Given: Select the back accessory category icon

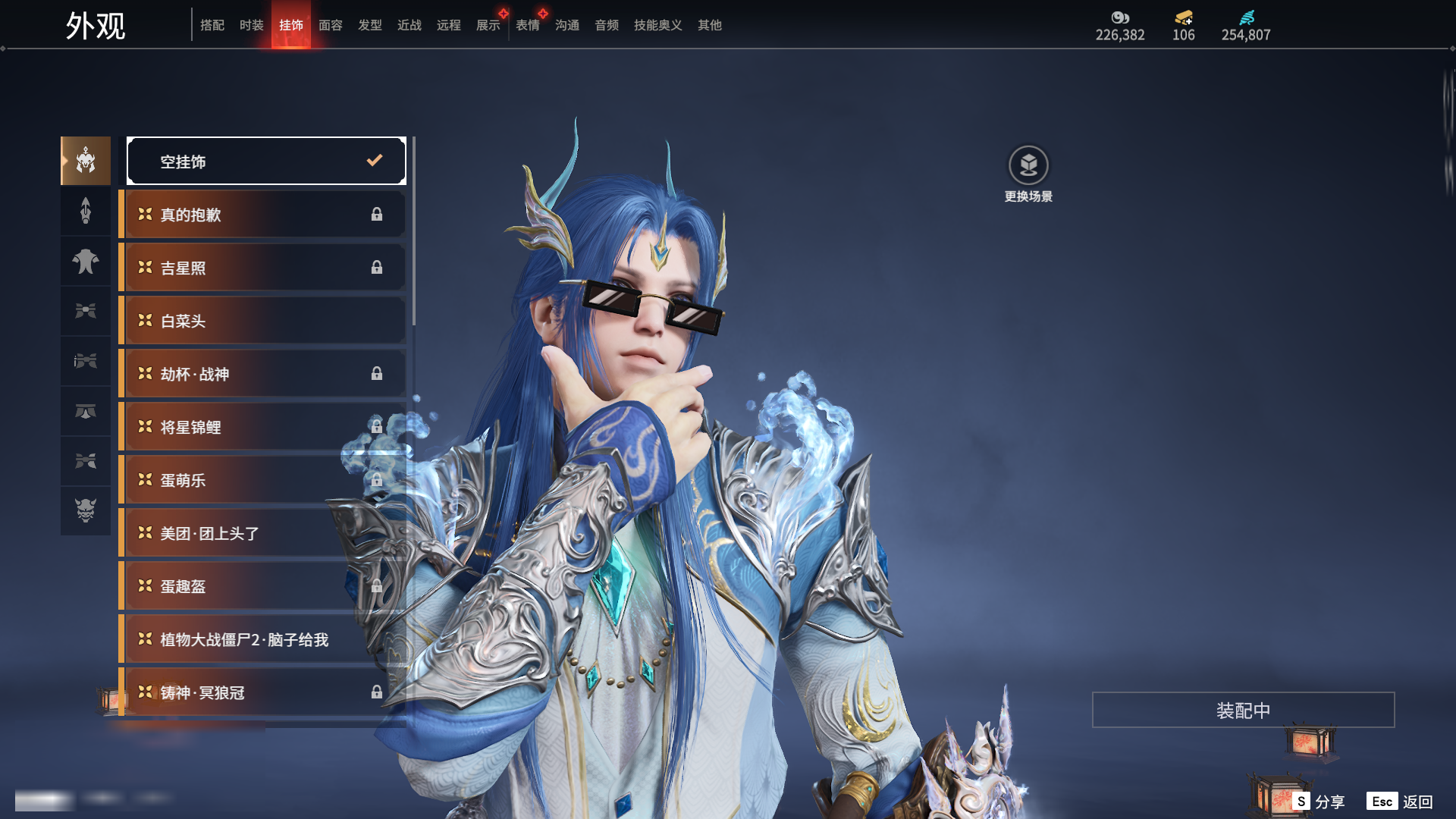Looking at the screenshot, I should tap(86, 261).
